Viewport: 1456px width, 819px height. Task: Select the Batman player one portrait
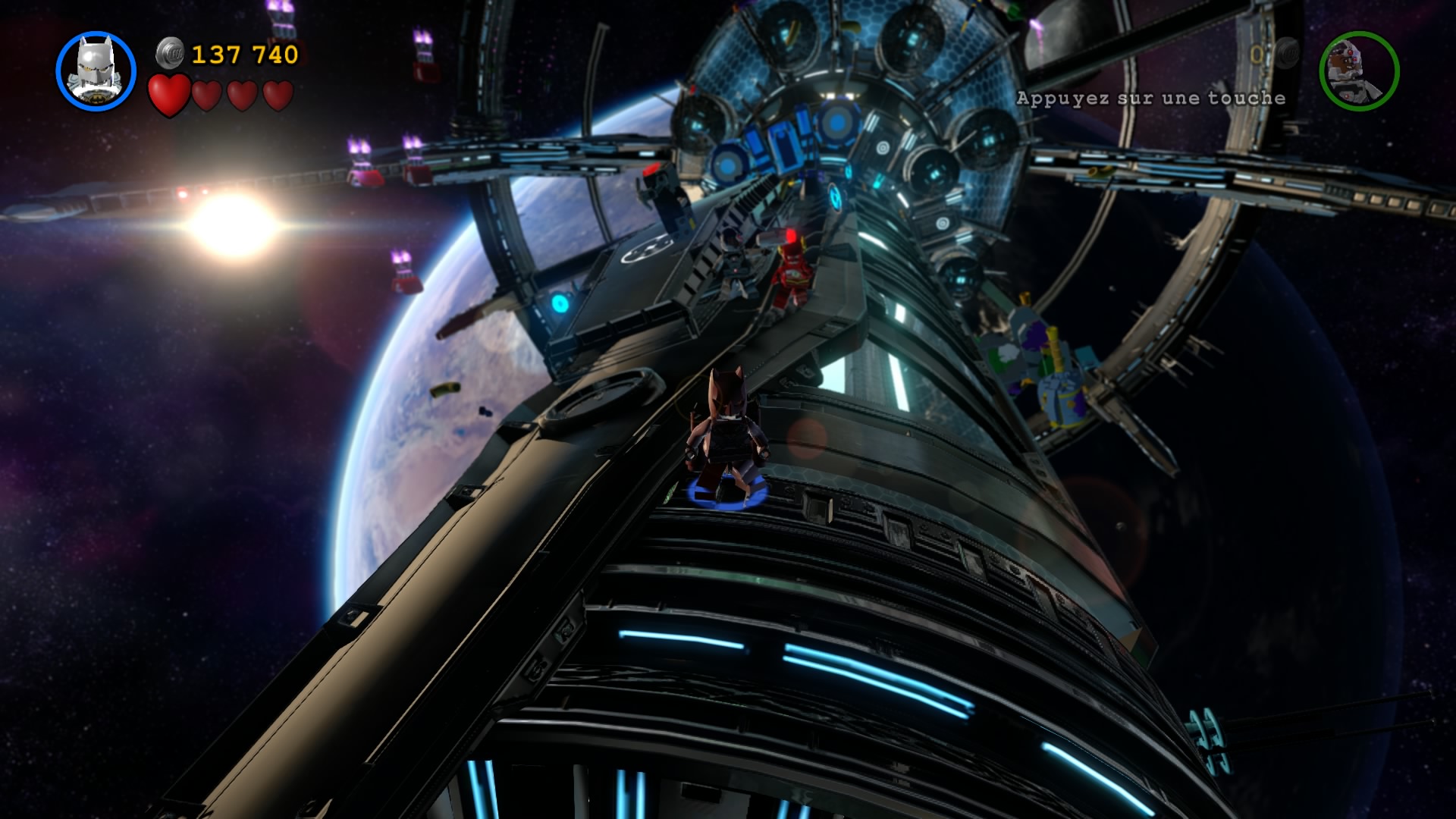[x=96, y=71]
